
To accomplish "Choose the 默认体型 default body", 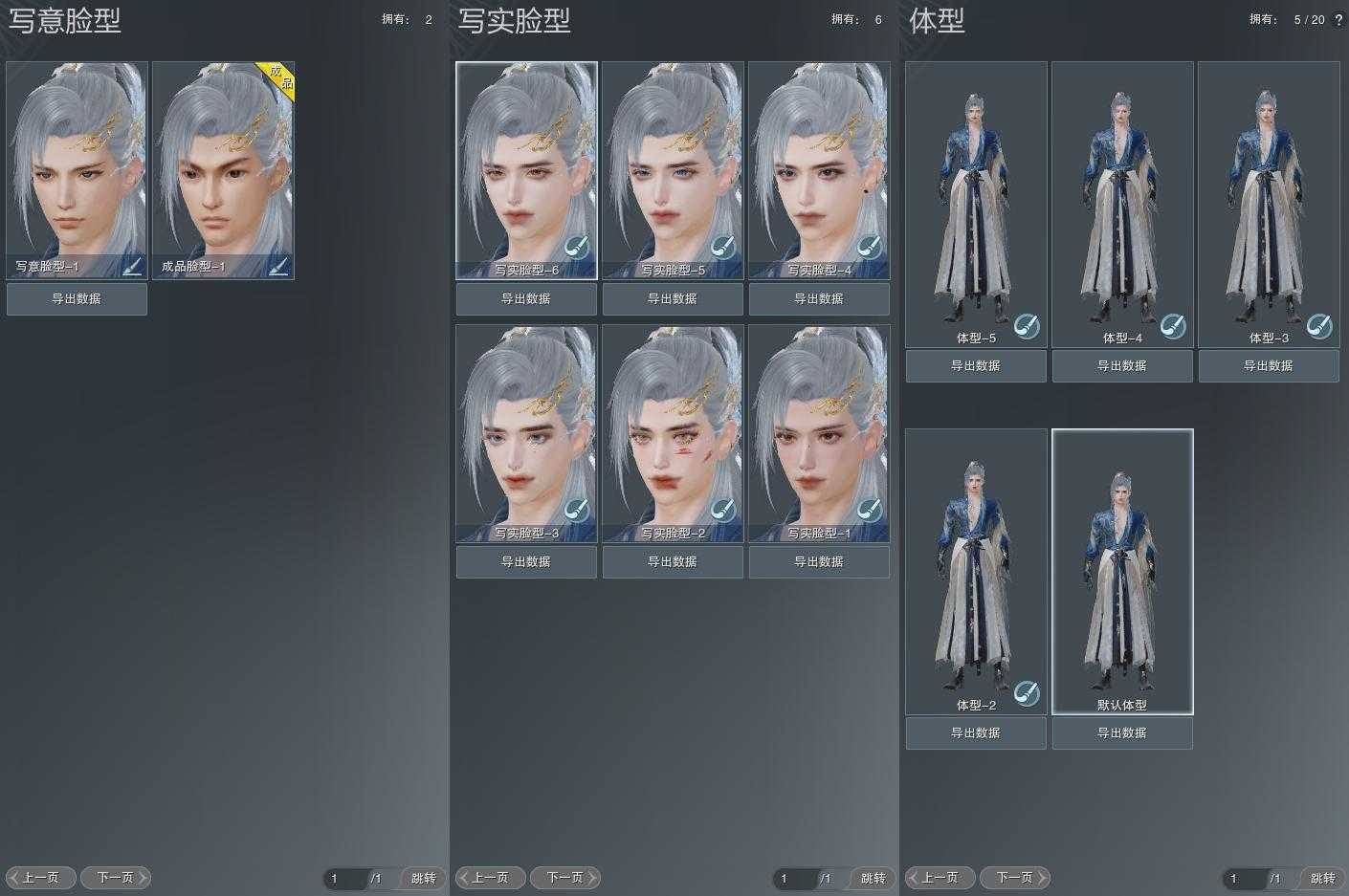I will pos(1122,571).
